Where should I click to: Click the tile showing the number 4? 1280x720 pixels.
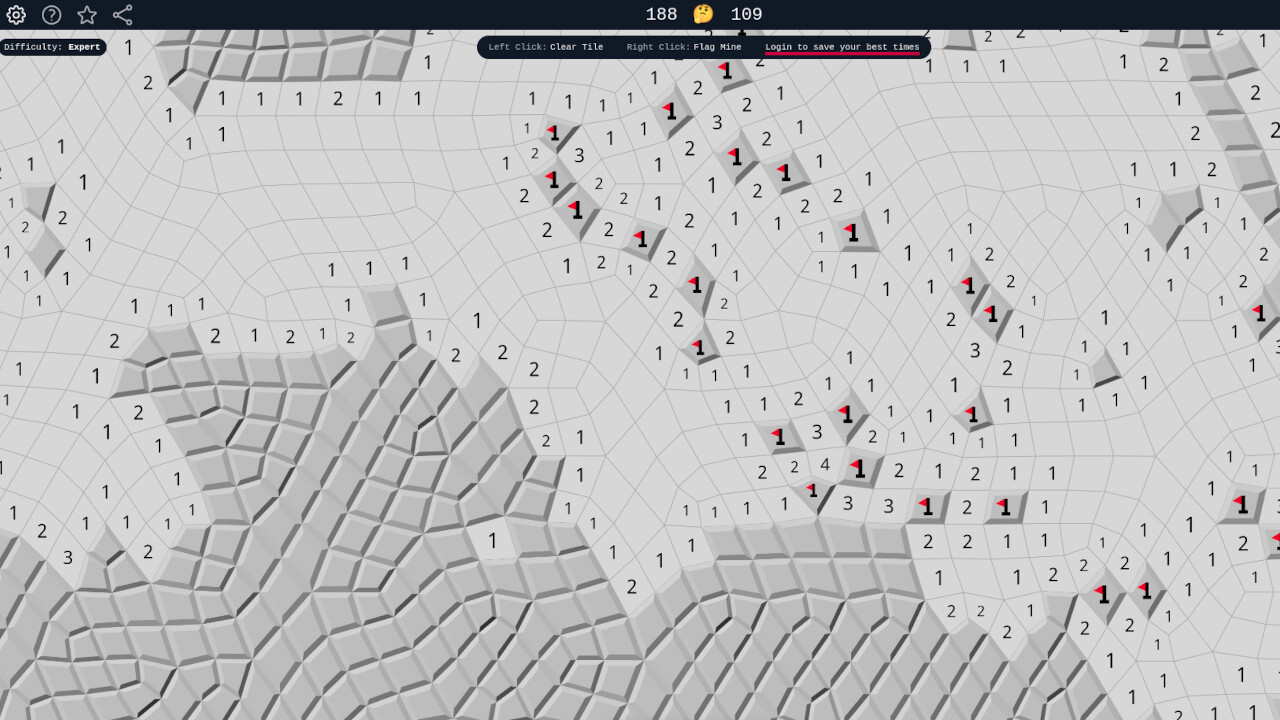pos(824,465)
